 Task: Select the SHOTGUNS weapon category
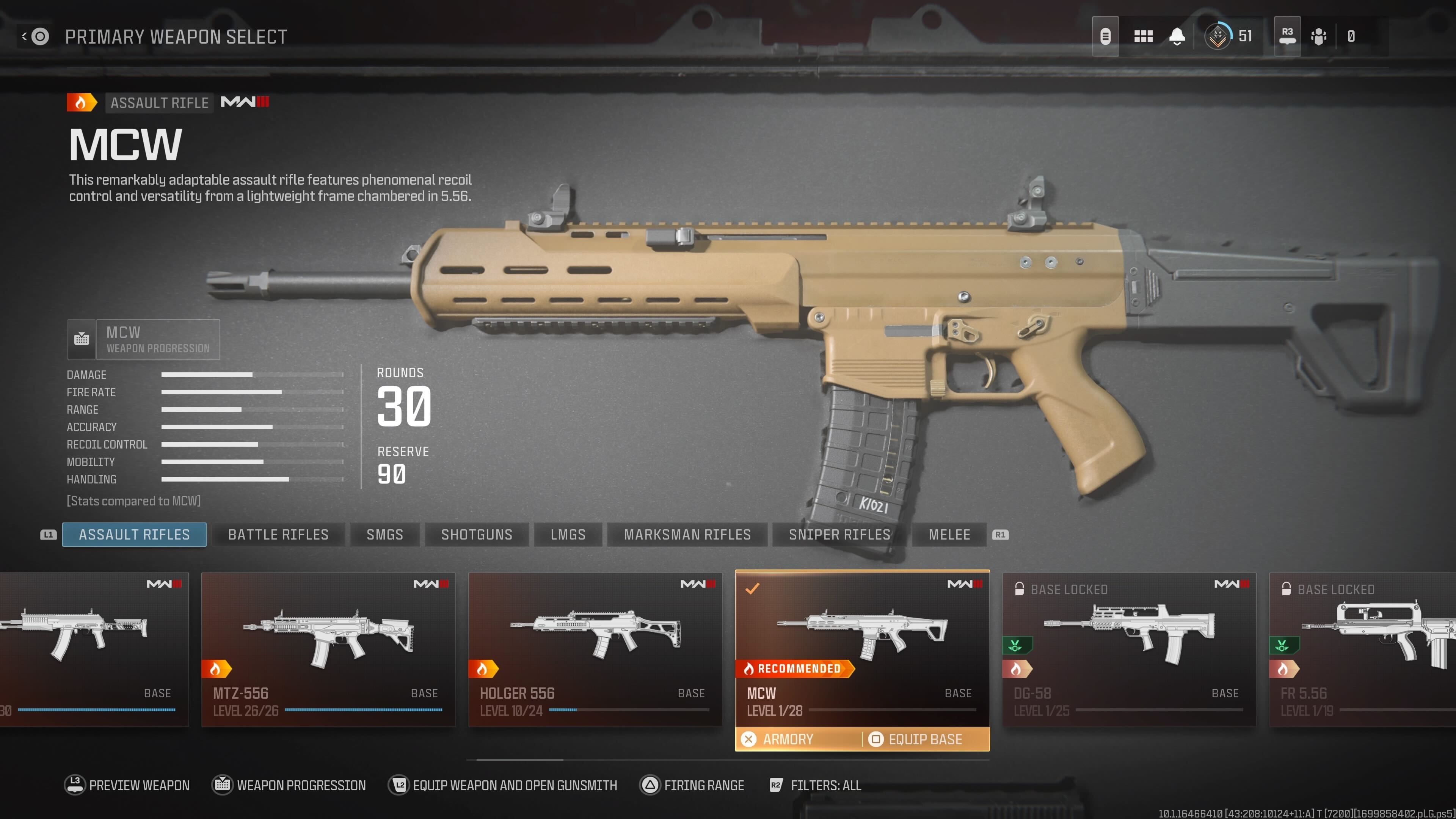[x=477, y=534]
